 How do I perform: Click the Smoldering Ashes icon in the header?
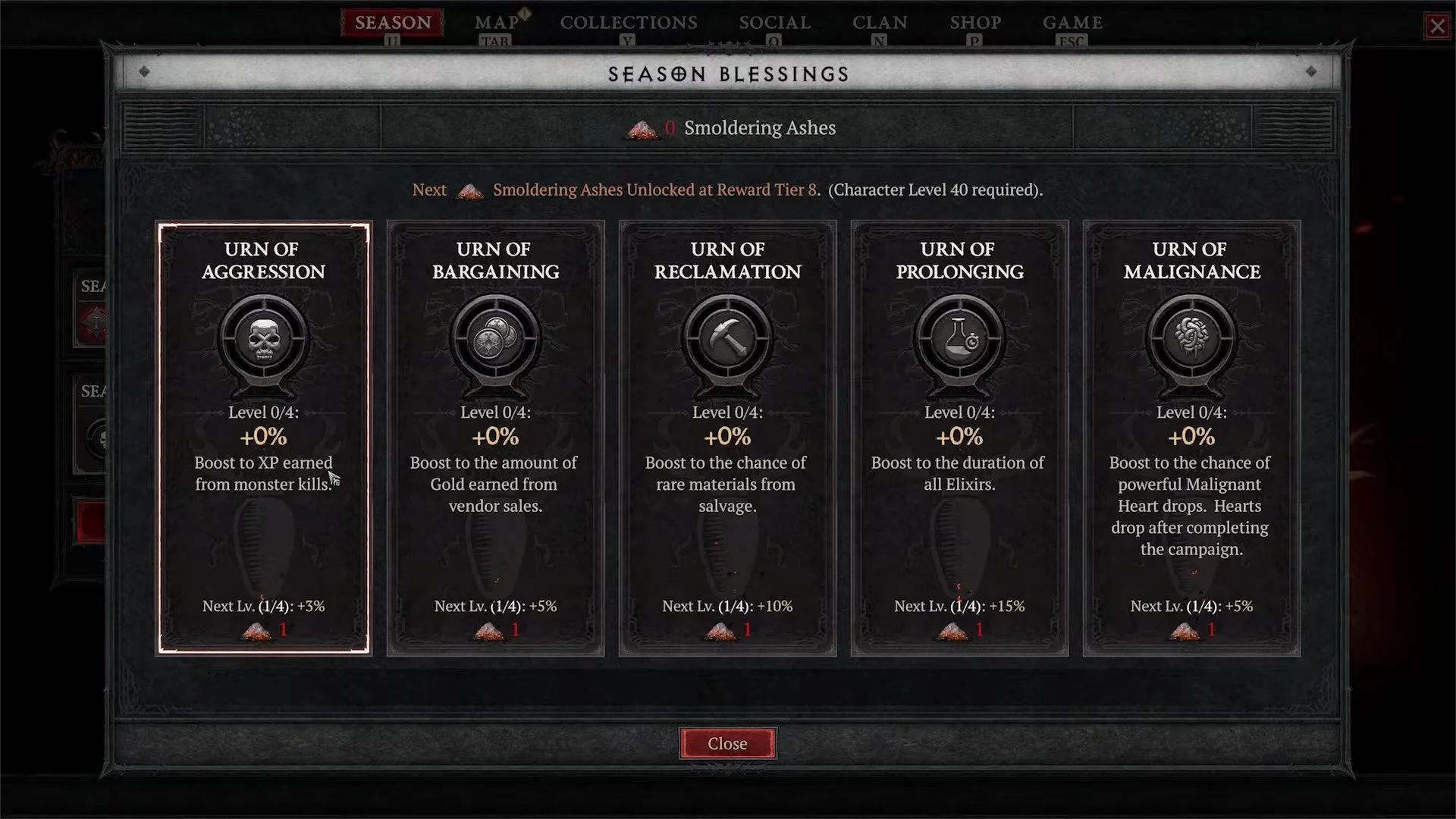coord(639,128)
